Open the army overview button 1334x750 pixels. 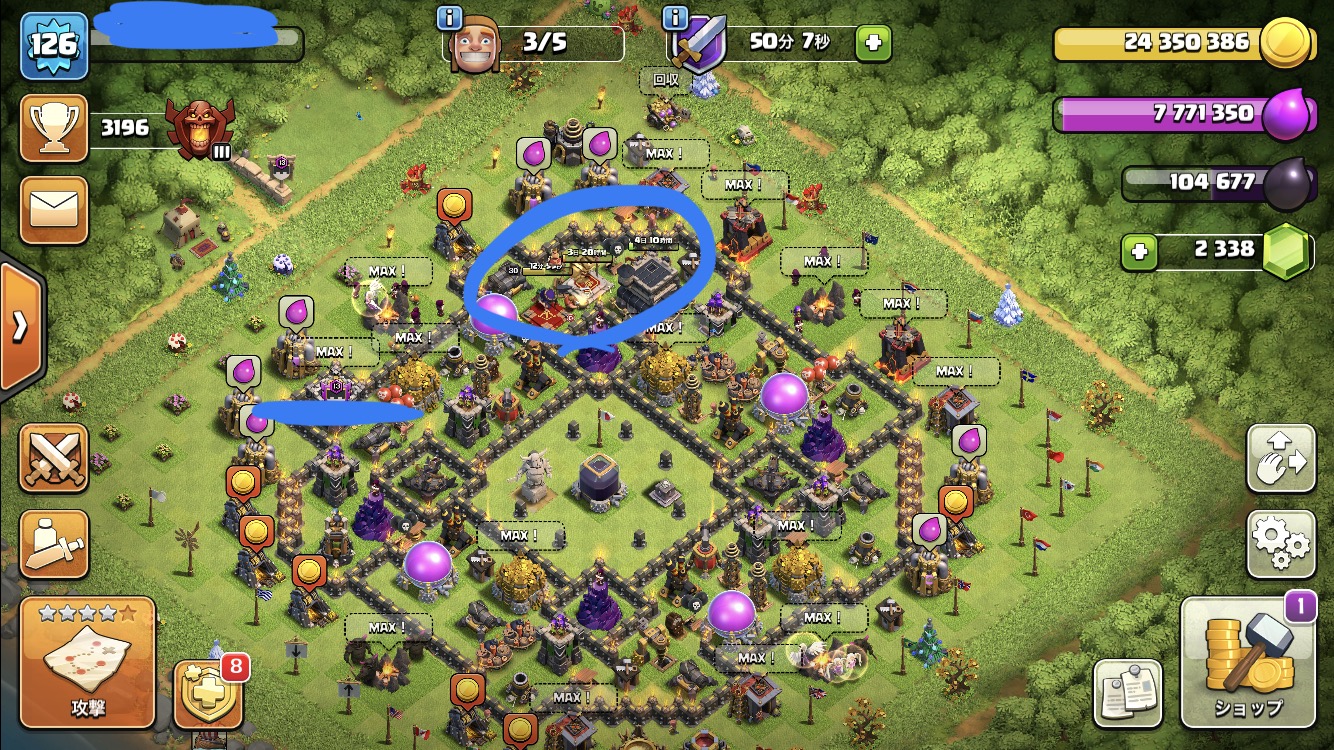(x=54, y=544)
